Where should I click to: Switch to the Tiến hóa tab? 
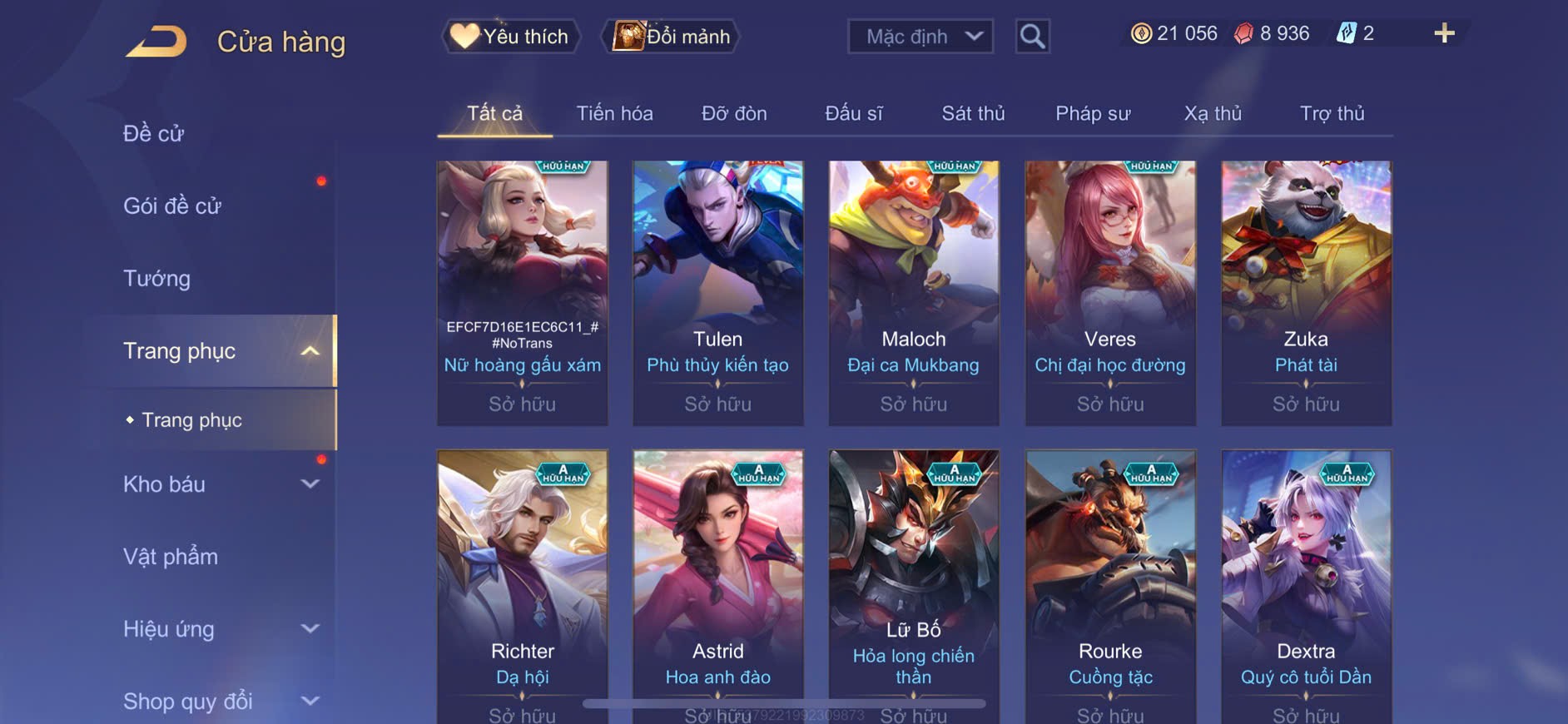[x=614, y=113]
